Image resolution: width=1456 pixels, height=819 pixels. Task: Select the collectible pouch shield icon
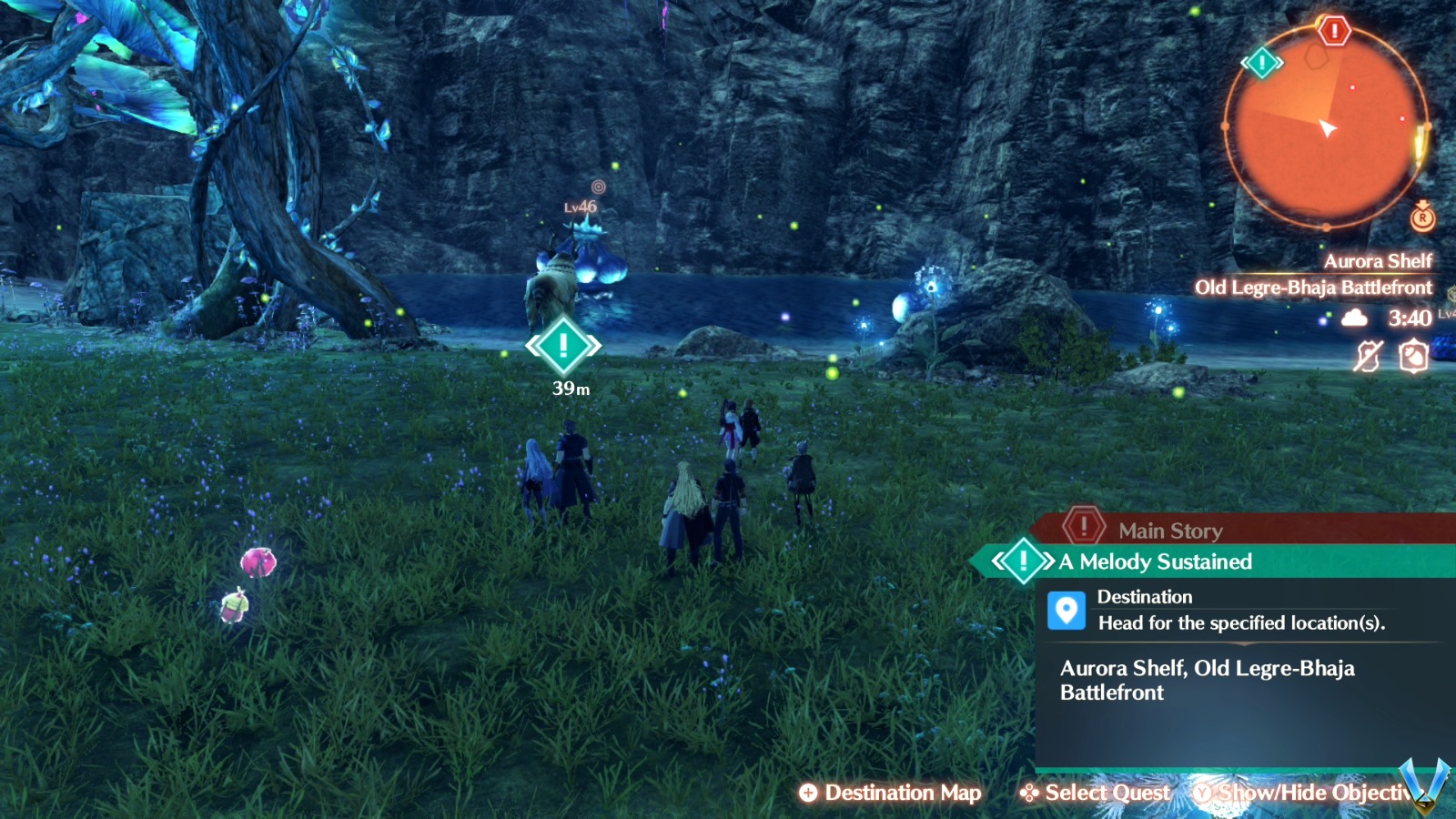point(1413,356)
